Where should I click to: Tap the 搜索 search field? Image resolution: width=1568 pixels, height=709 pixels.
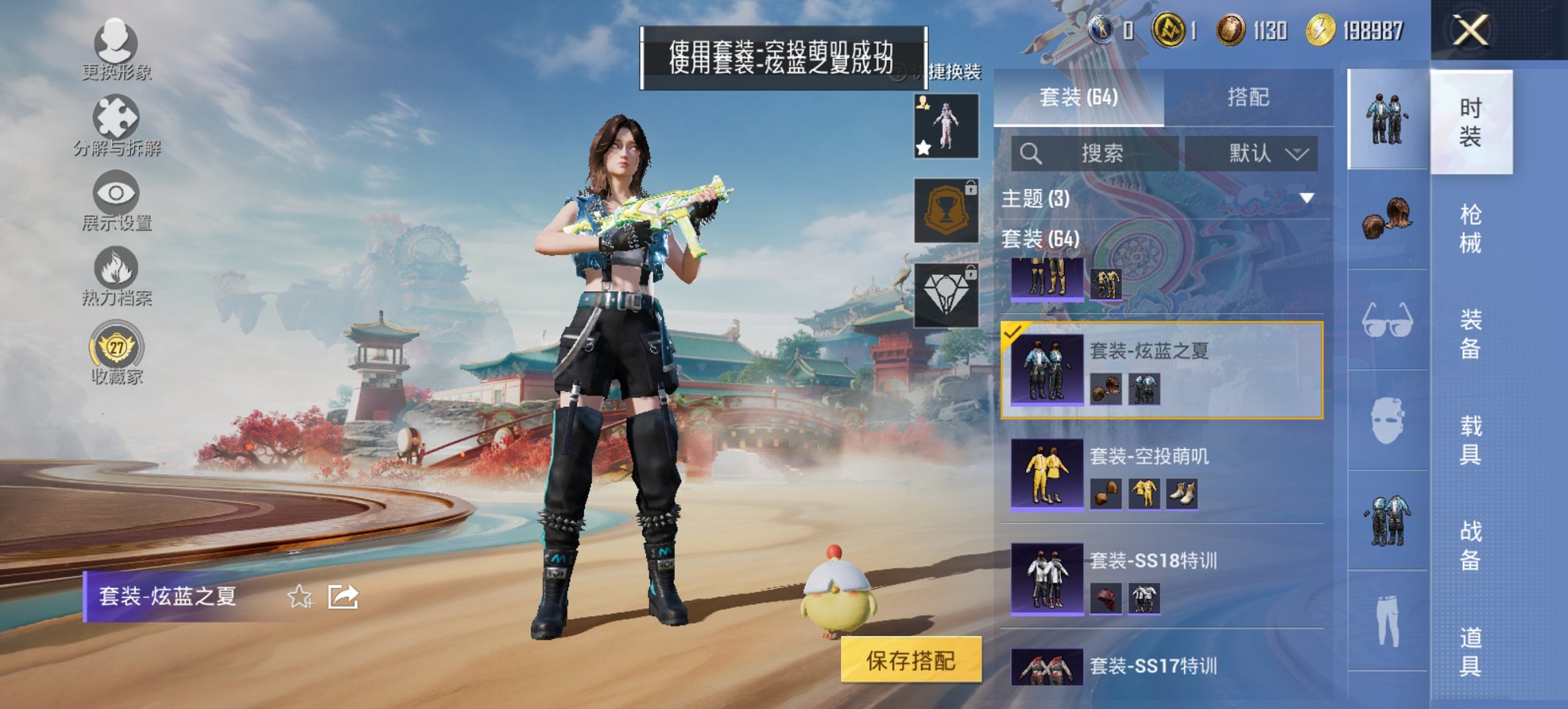point(1097,154)
